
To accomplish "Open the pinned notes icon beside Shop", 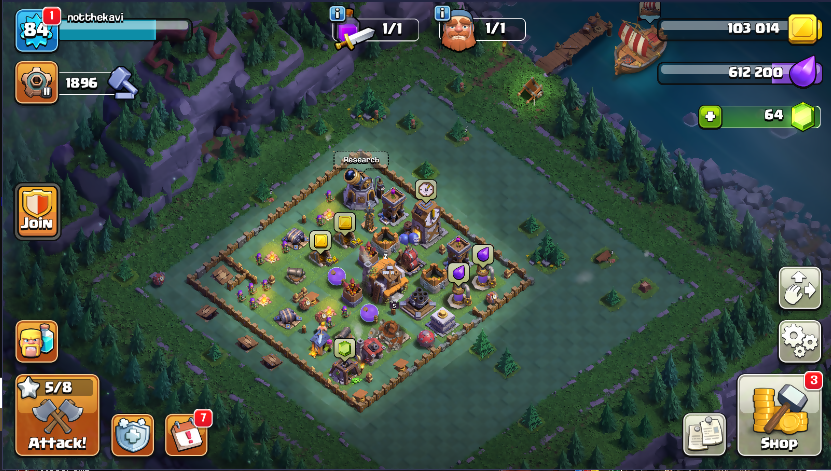I will click(704, 433).
